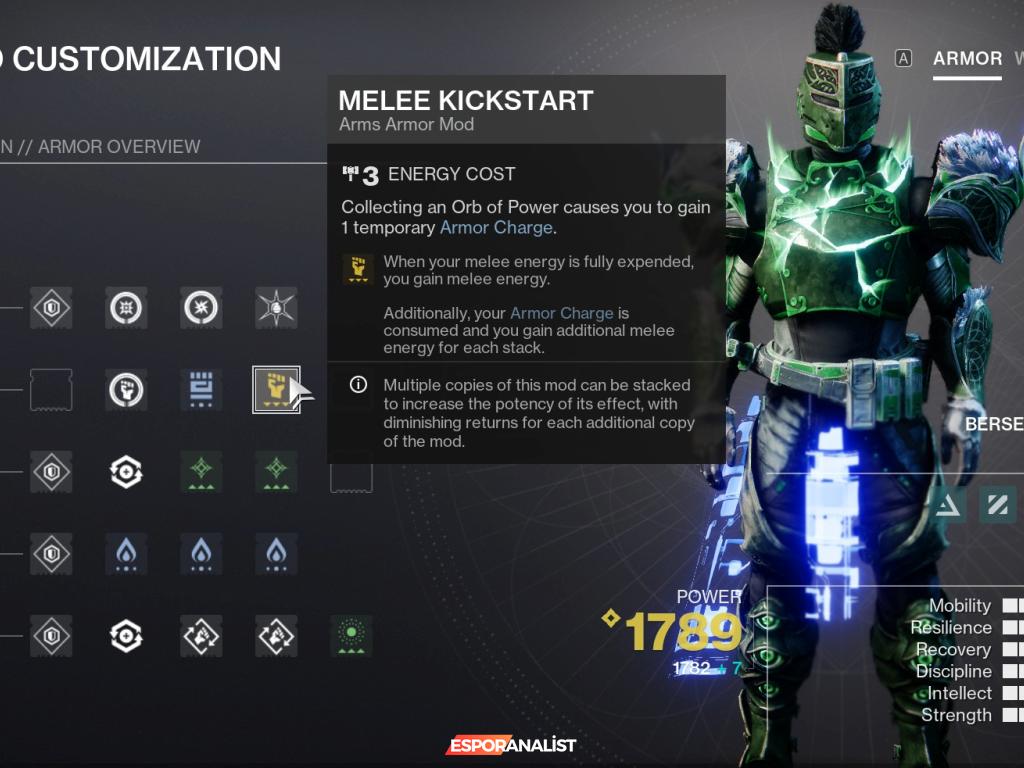Select the spiked star mod icon
This screenshot has height=768, width=1024.
click(x=276, y=308)
